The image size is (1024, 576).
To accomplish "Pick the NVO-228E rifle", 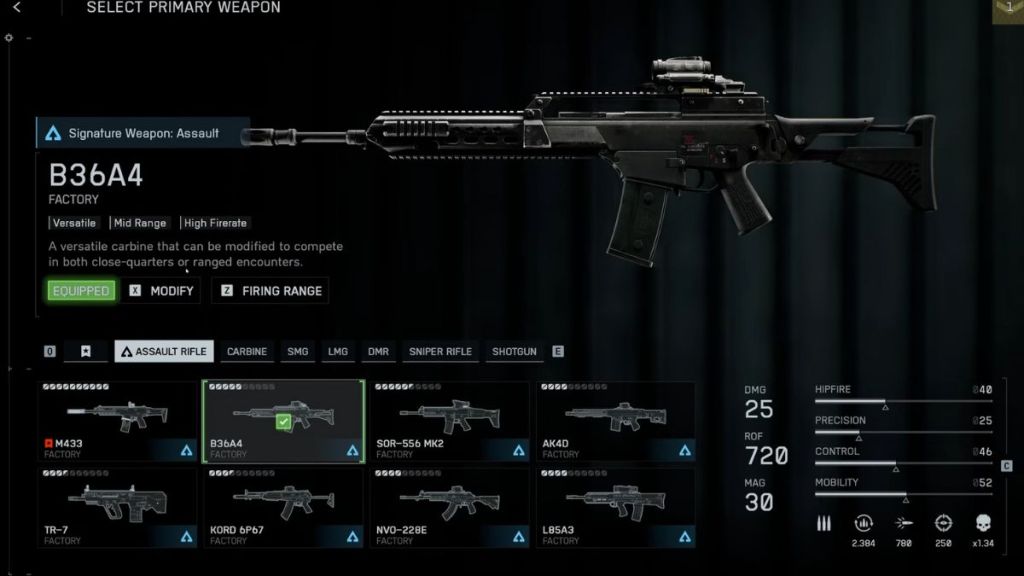I will [x=449, y=507].
